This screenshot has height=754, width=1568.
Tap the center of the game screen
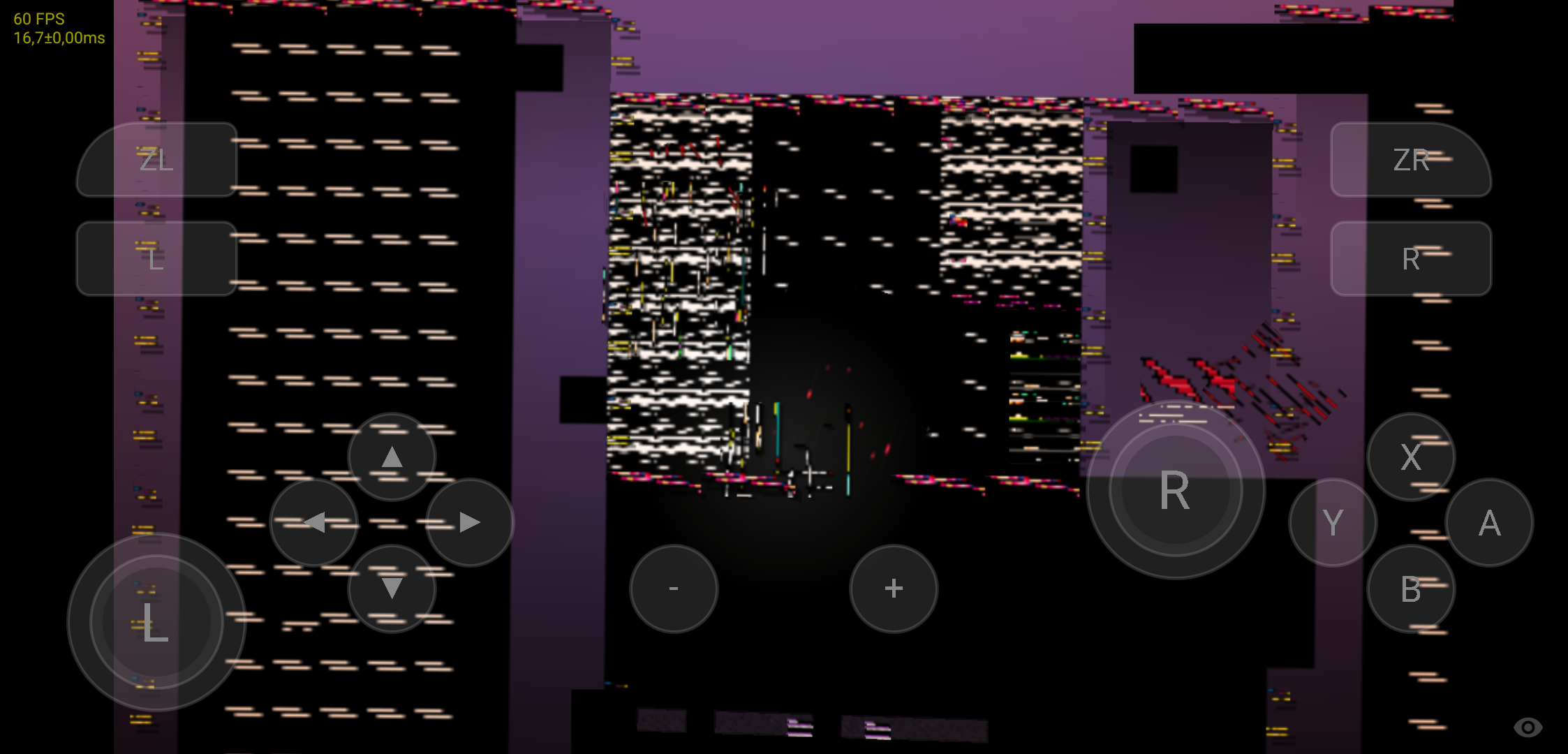[x=784, y=377]
